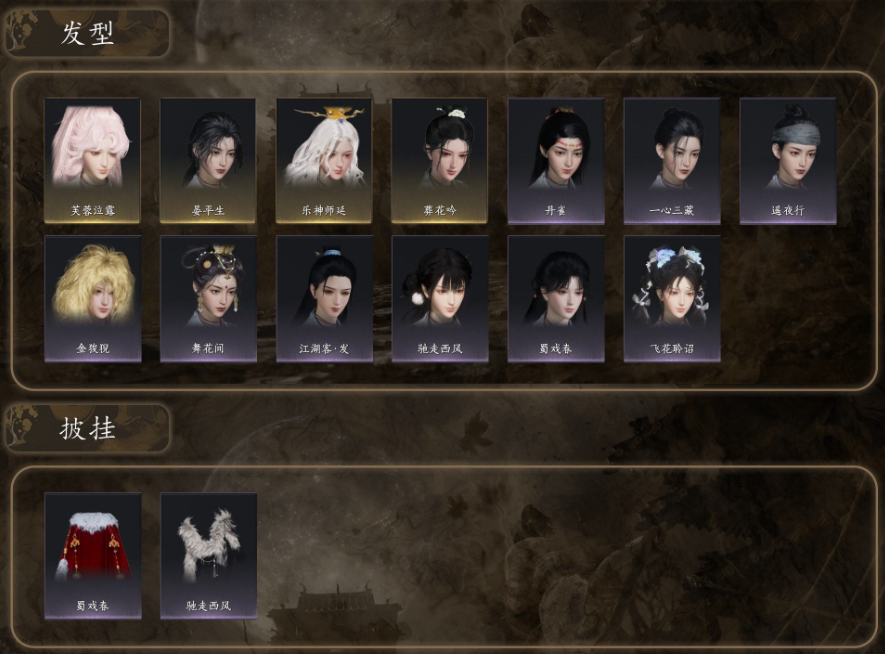Select the red 蜀戏春 cloak
This screenshot has height=654, width=885.
tap(92, 554)
